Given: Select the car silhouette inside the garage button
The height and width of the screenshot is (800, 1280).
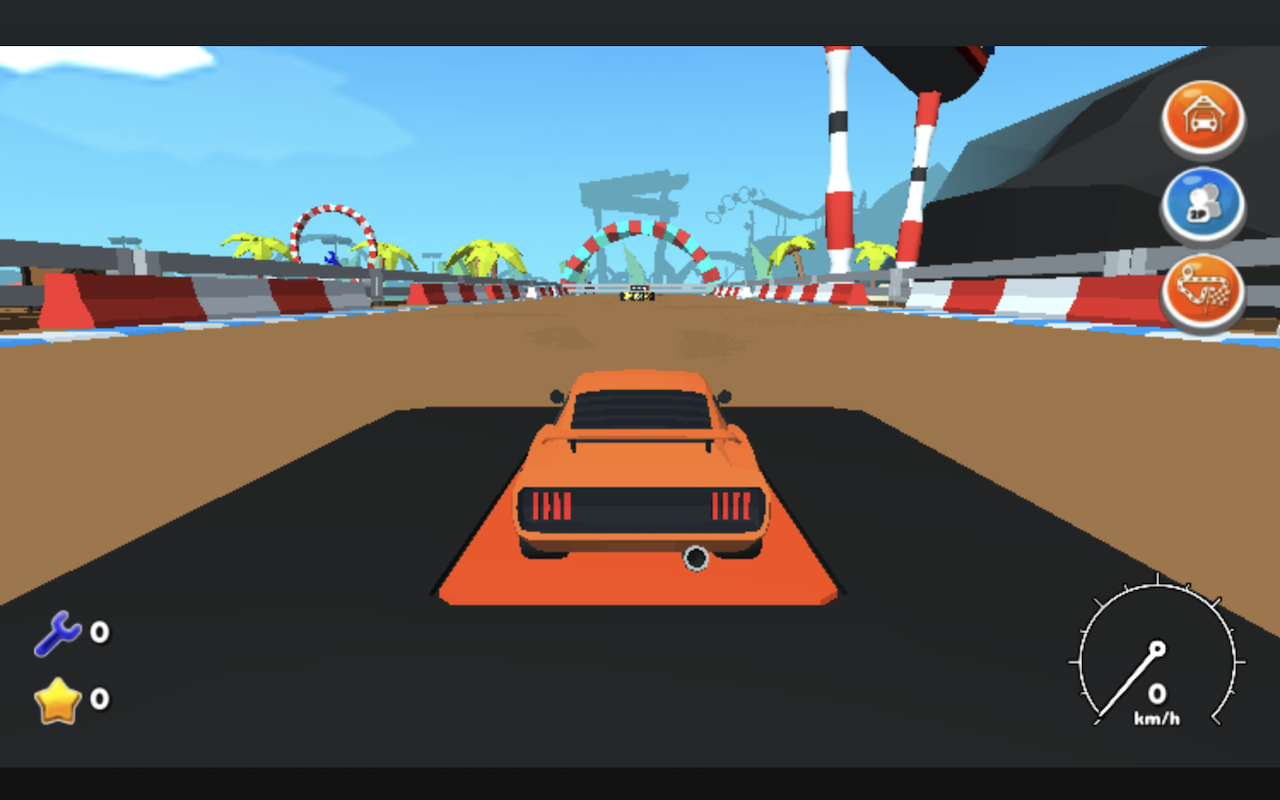Looking at the screenshot, I should point(1204,125).
